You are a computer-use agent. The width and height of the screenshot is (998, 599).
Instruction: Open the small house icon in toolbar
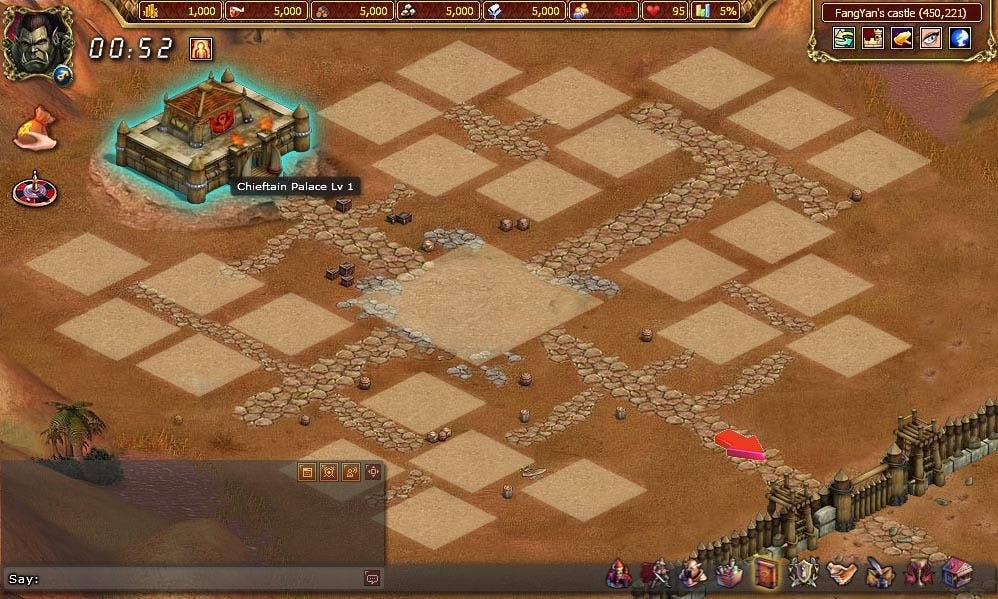coord(955,574)
